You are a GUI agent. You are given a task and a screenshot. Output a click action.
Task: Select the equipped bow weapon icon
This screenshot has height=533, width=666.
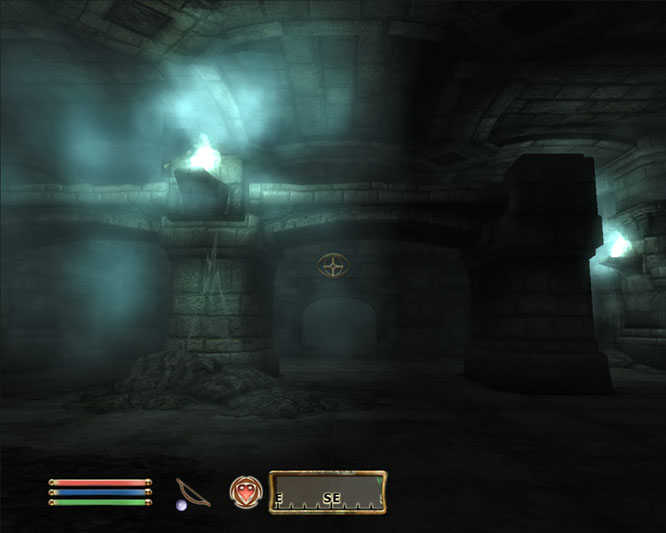tap(190, 492)
